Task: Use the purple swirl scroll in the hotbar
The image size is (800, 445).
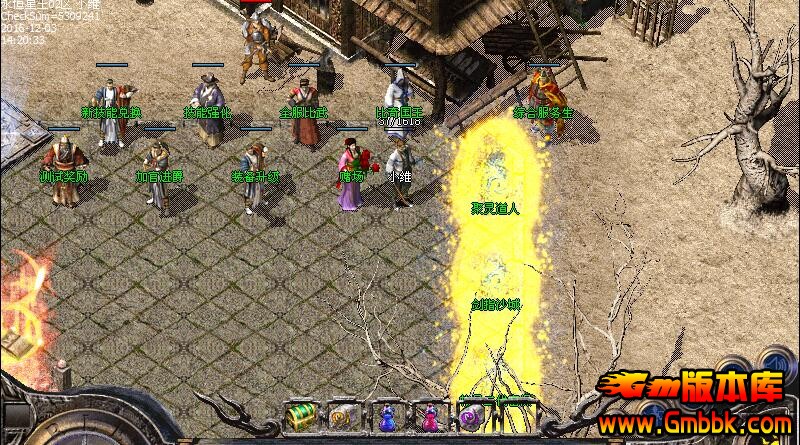Action: click(471, 414)
